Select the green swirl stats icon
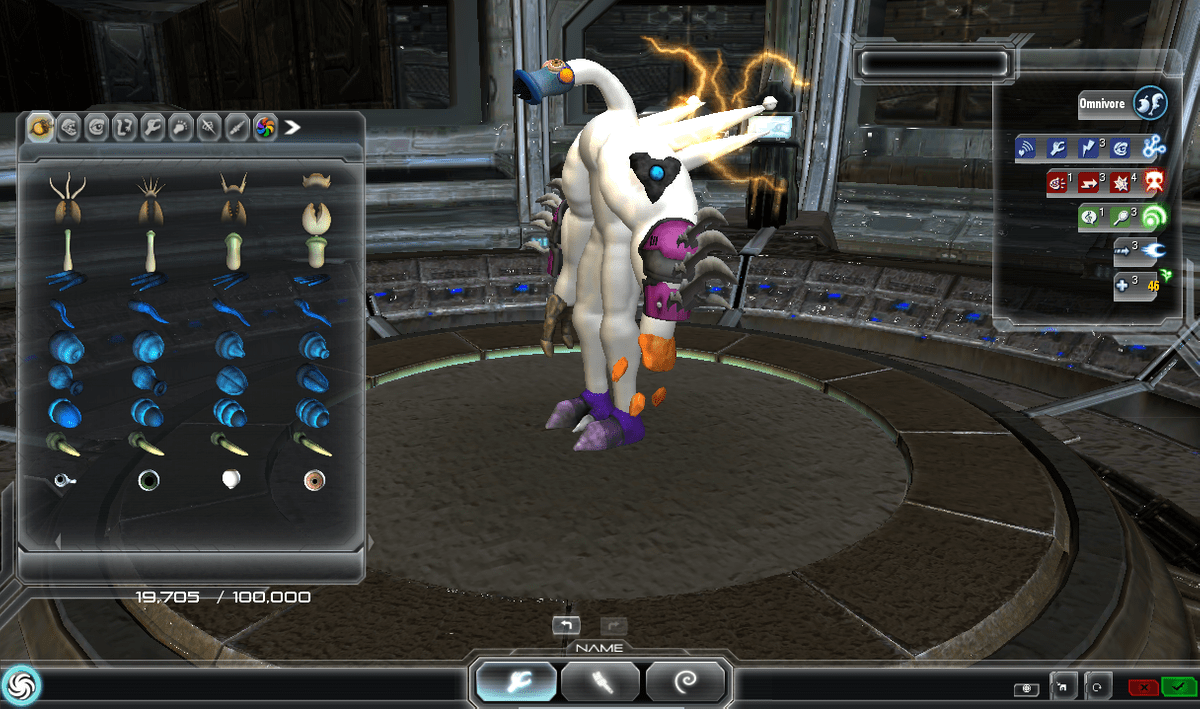This screenshot has width=1200, height=709. click(x=1154, y=217)
